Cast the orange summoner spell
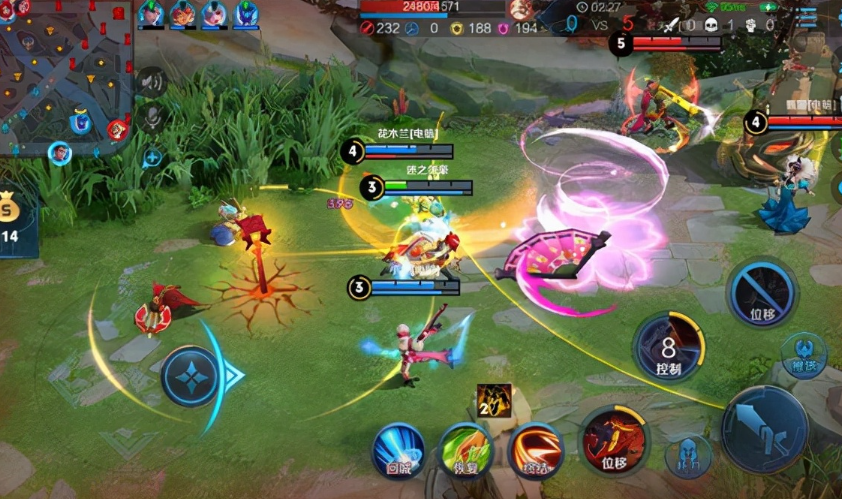Viewport: 842px width, 499px height. pos(534,450)
